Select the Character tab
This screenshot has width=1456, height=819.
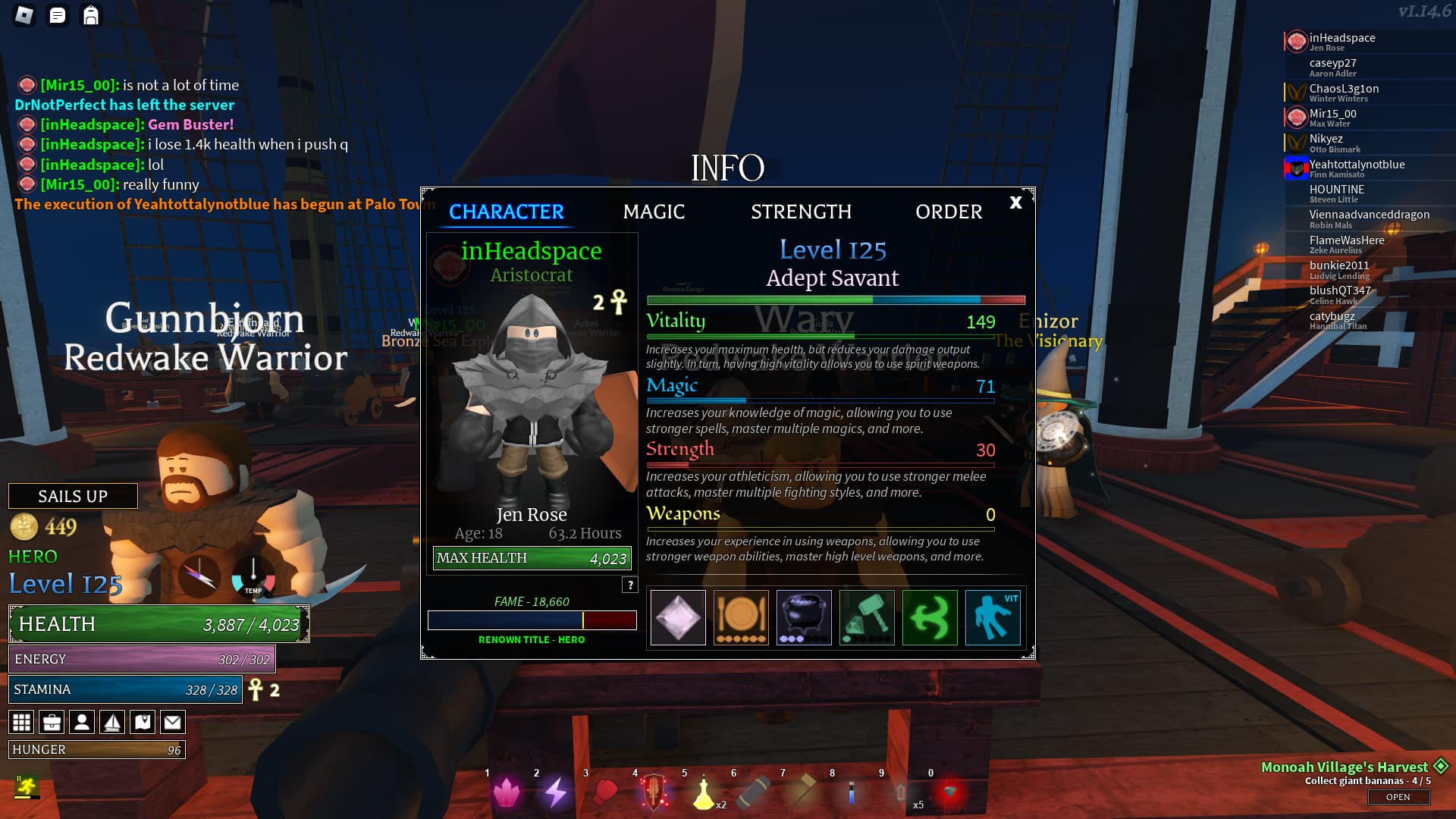tap(507, 212)
